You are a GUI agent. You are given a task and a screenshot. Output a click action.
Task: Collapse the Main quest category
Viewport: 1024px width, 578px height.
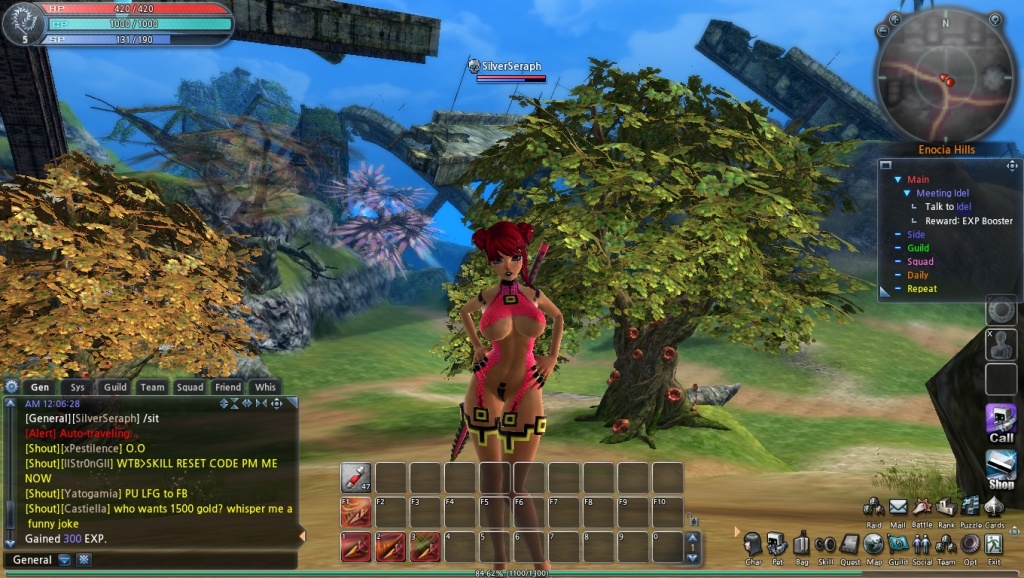(898, 179)
